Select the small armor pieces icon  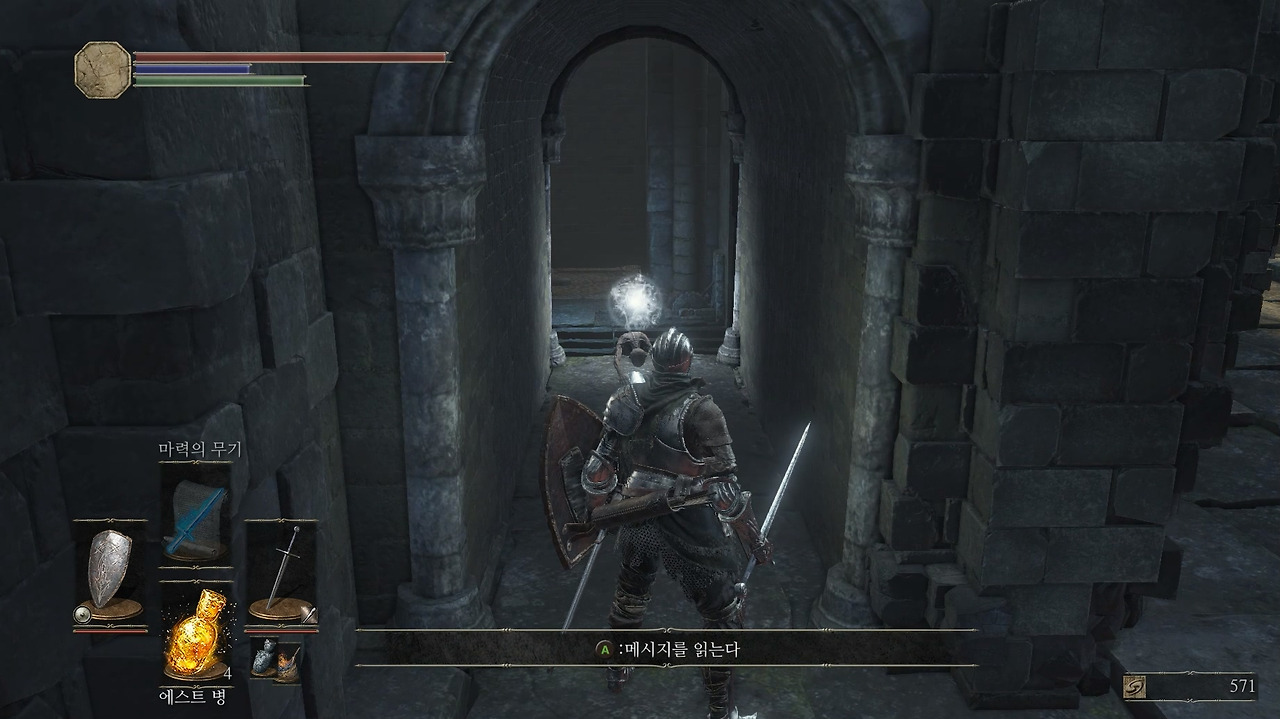[274, 658]
